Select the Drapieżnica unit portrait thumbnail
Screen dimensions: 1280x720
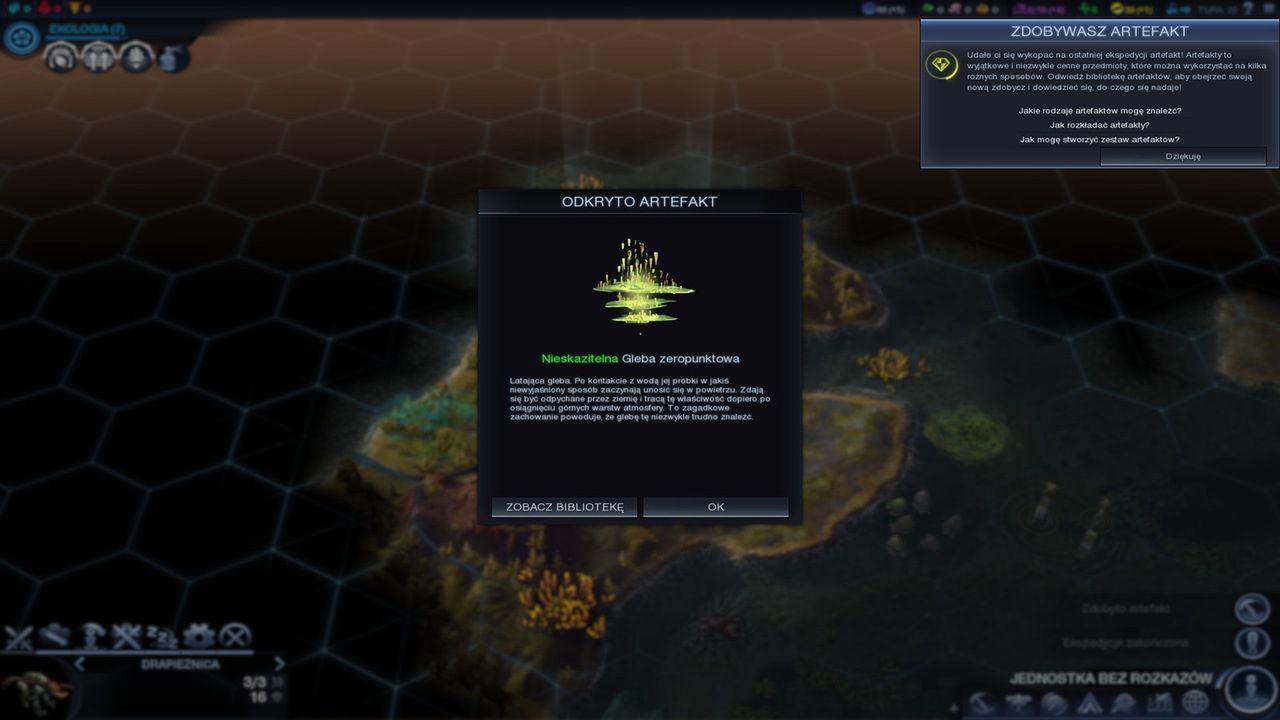(35, 690)
